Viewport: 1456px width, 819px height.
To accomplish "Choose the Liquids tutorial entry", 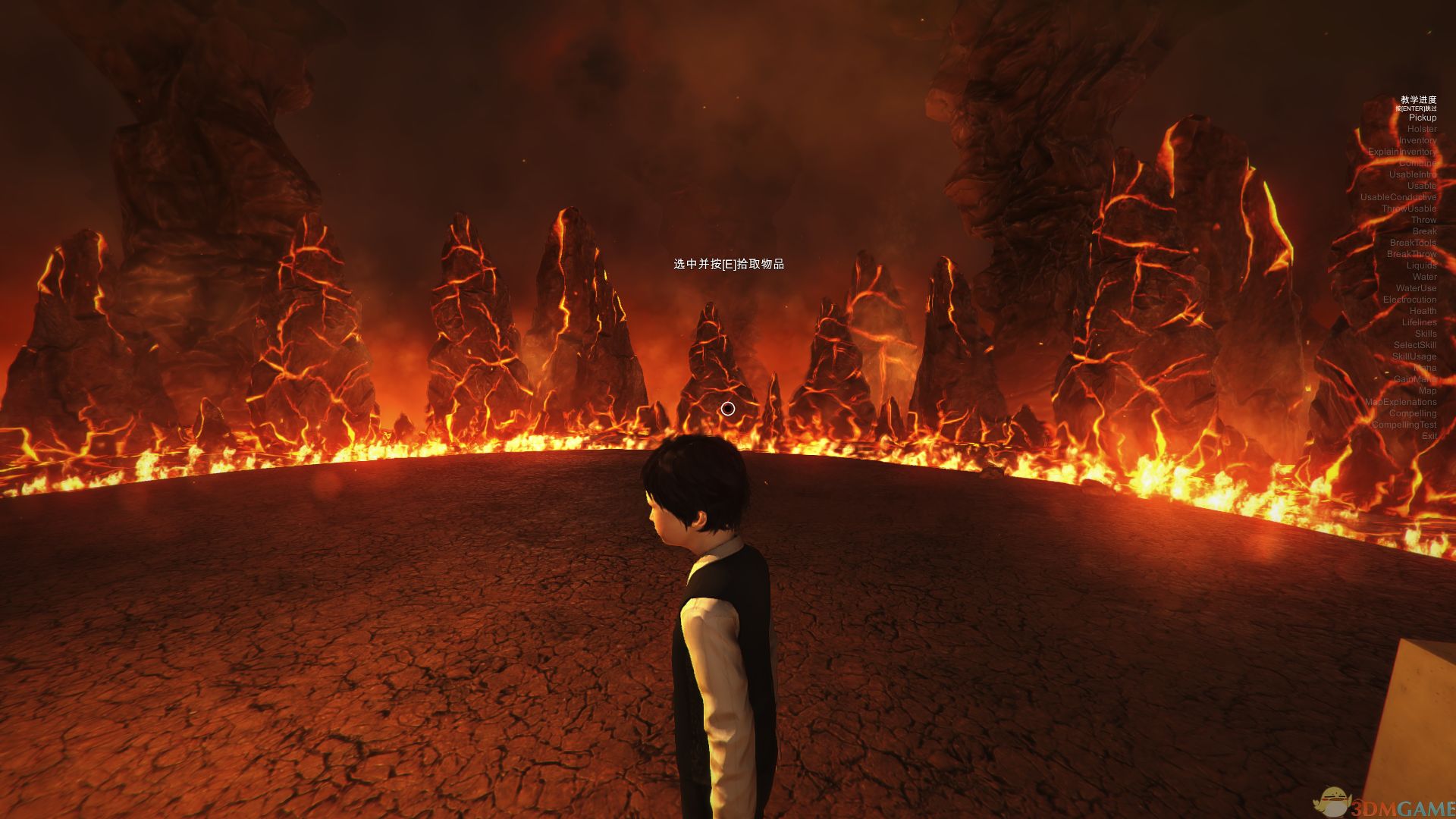I will coord(1421,265).
